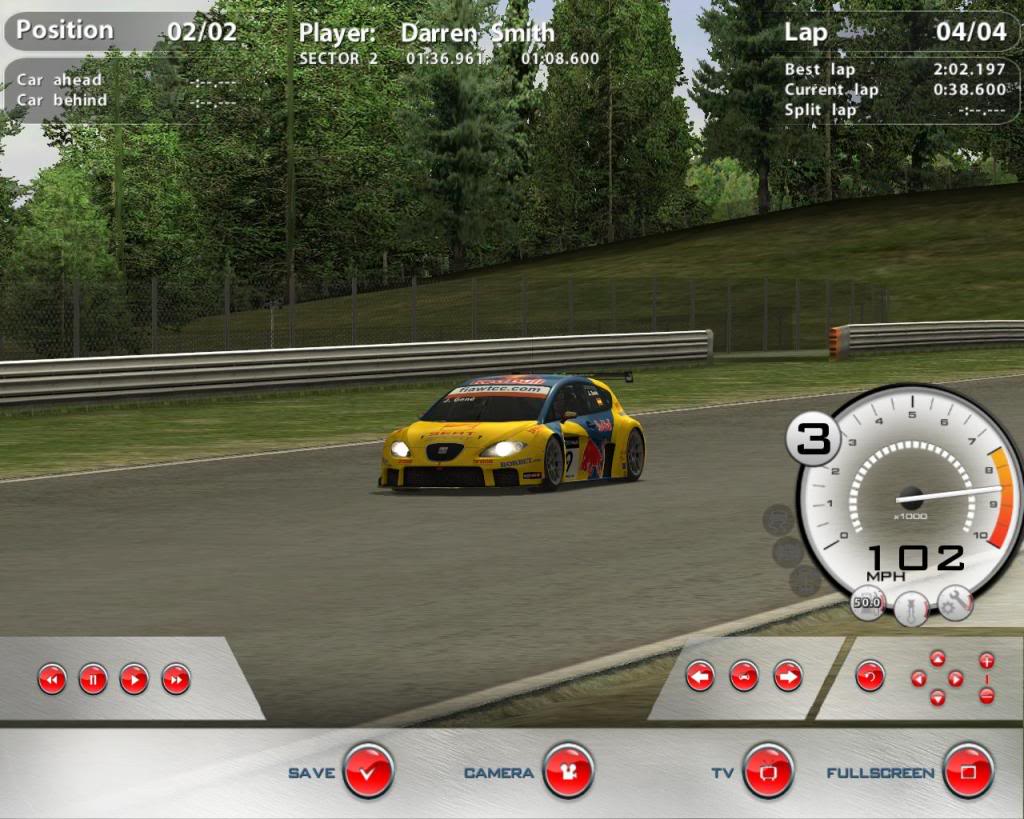The image size is (1024, 819).
Task: Enter FULLSCREEN replay view
Action: point(968,771)
